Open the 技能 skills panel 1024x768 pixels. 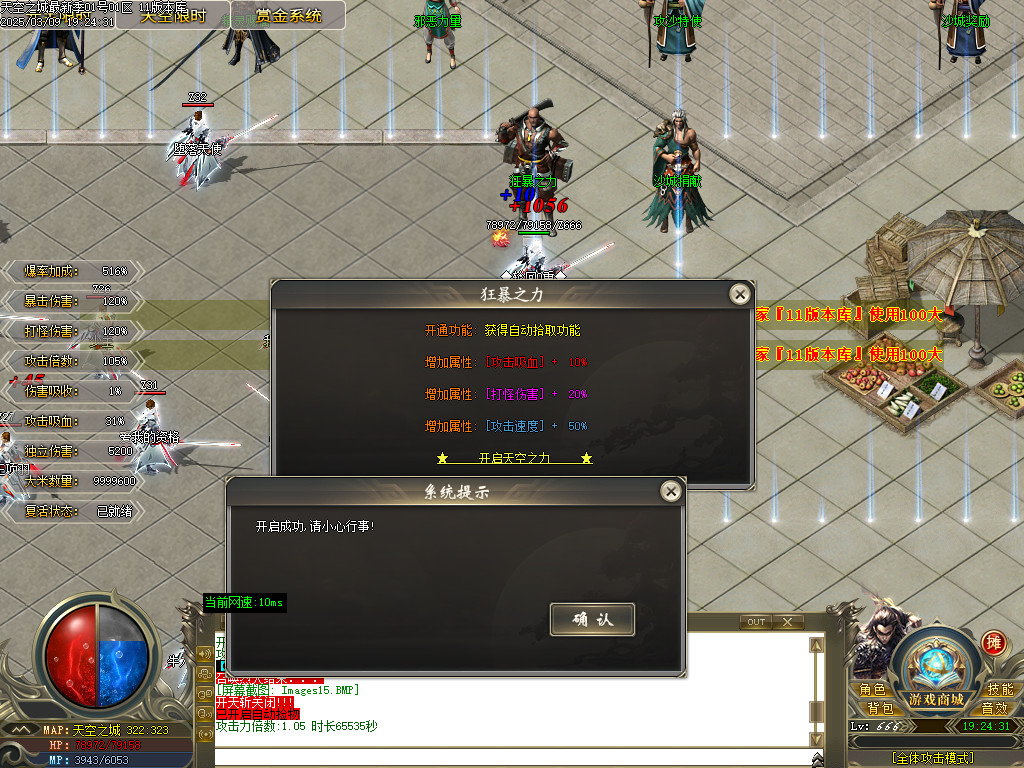(x=1000, y=689)
